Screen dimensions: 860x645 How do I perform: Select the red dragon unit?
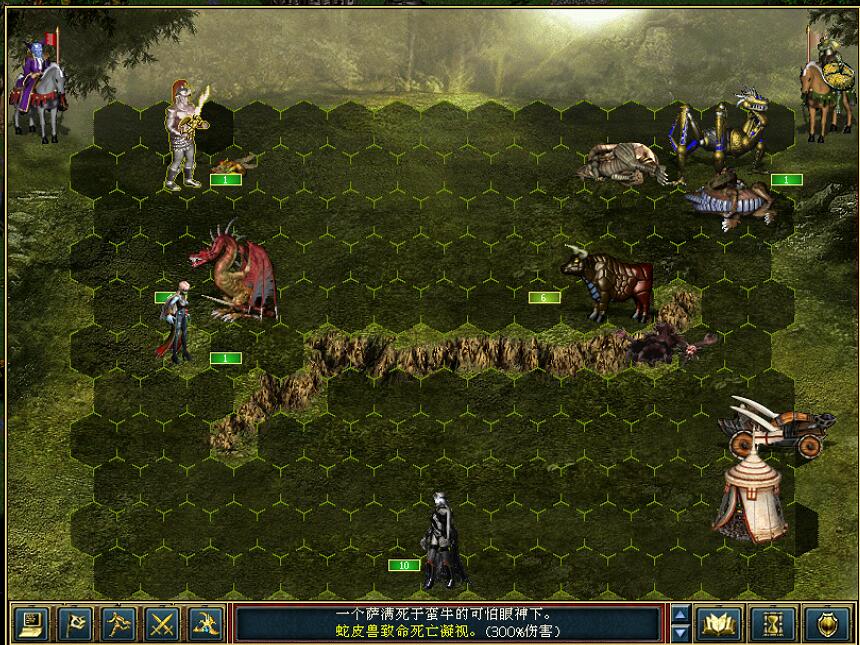(233, 272)
